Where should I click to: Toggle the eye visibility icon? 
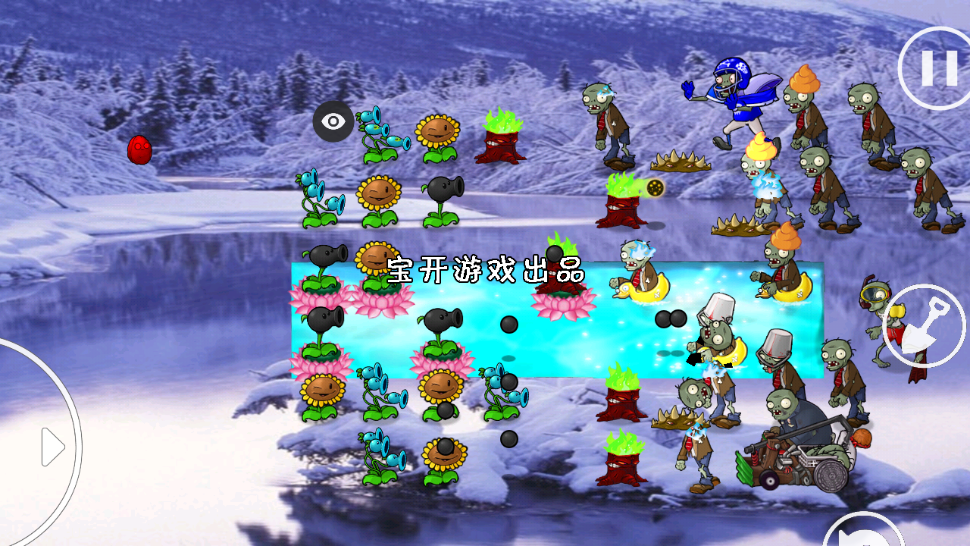333,122
